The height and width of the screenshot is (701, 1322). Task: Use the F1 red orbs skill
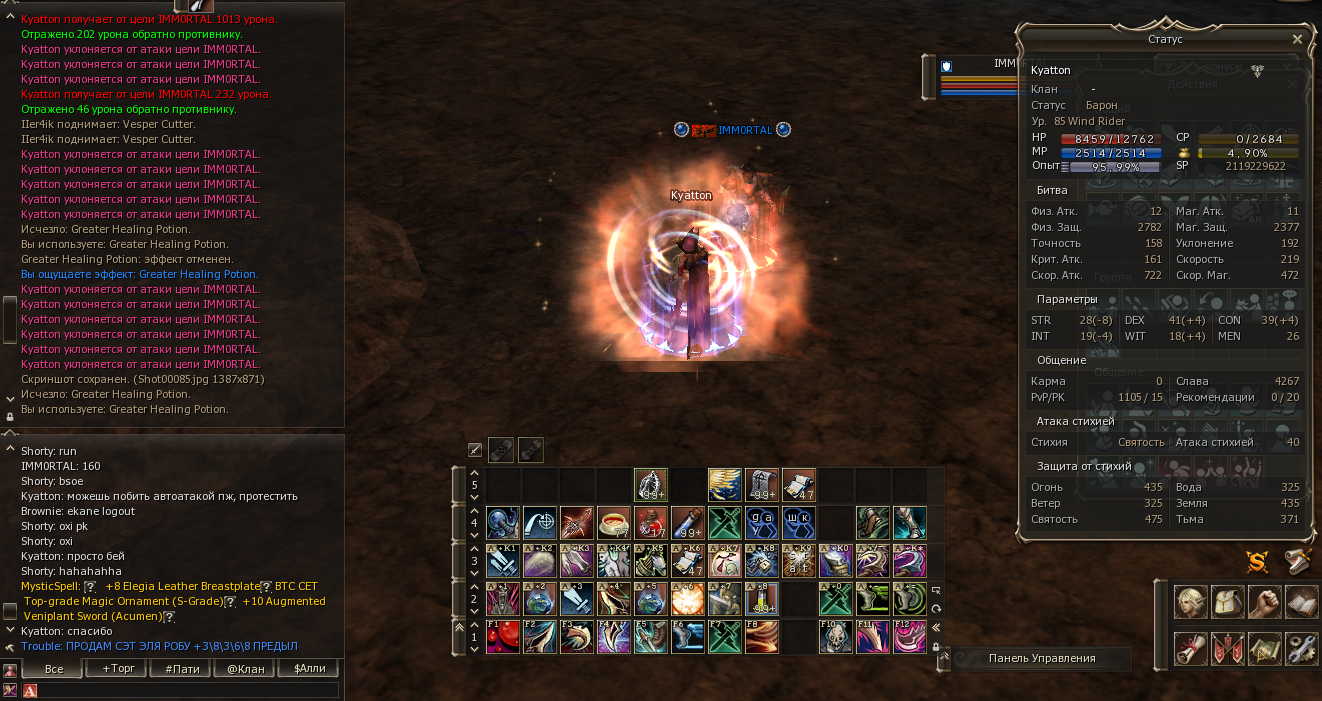tap(502, 637)
